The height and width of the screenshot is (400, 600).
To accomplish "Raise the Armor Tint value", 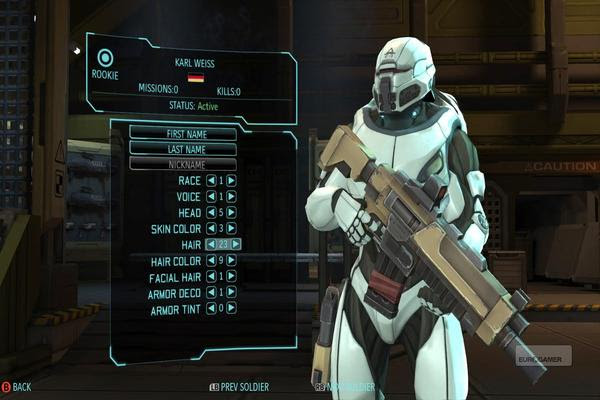I will (x=232, y=308).
